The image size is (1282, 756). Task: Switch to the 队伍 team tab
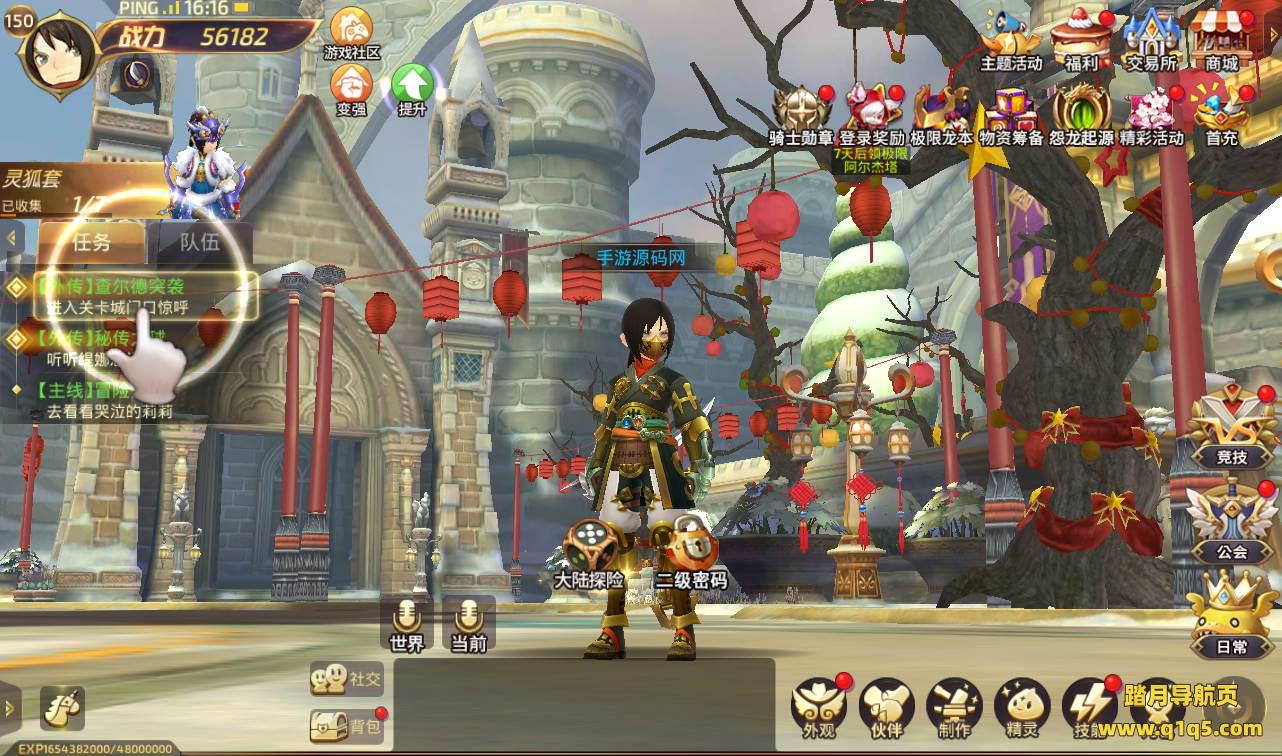[x=199, y=241]
